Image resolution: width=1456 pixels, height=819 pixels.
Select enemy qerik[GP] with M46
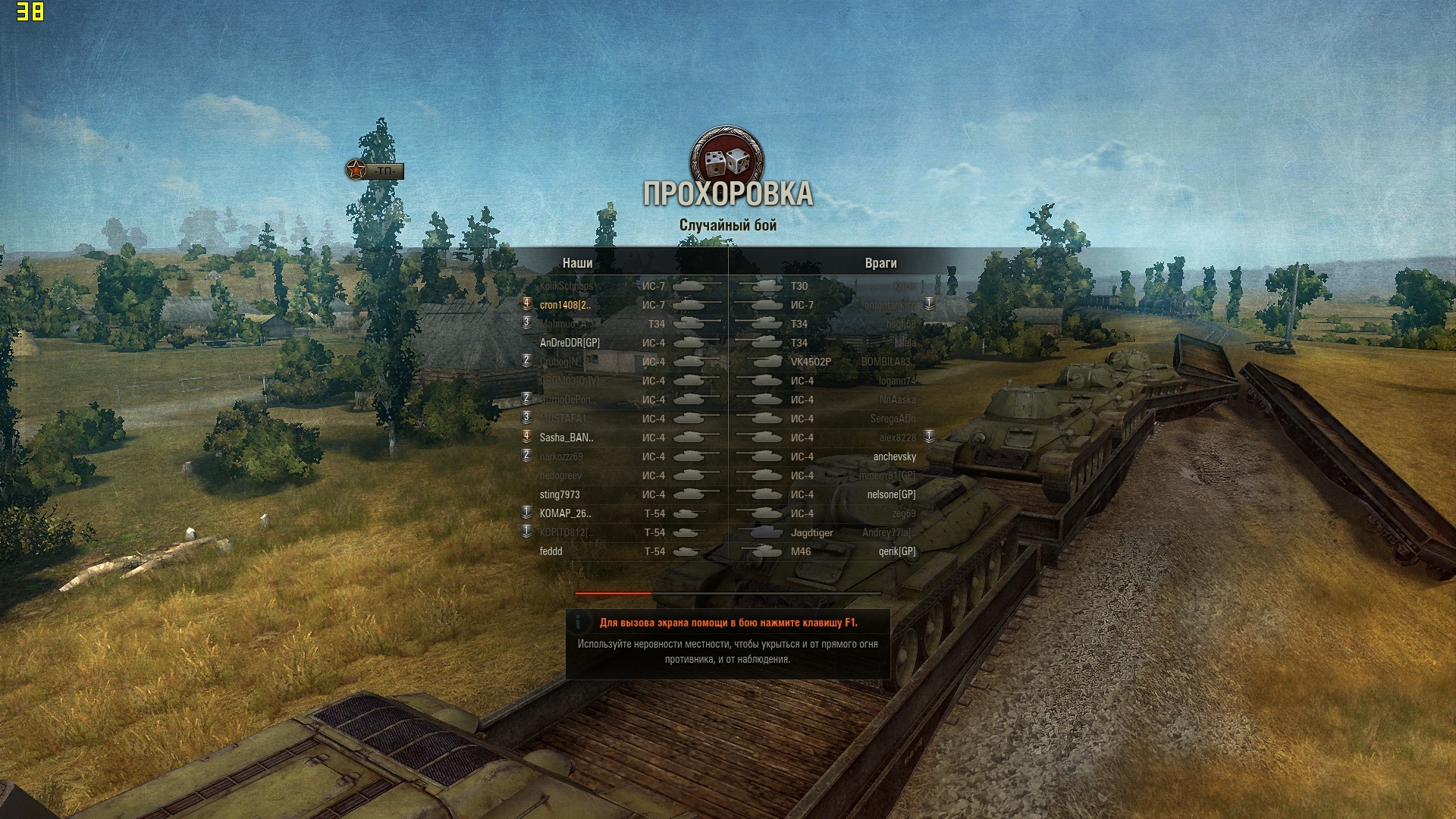coord(896,551)
